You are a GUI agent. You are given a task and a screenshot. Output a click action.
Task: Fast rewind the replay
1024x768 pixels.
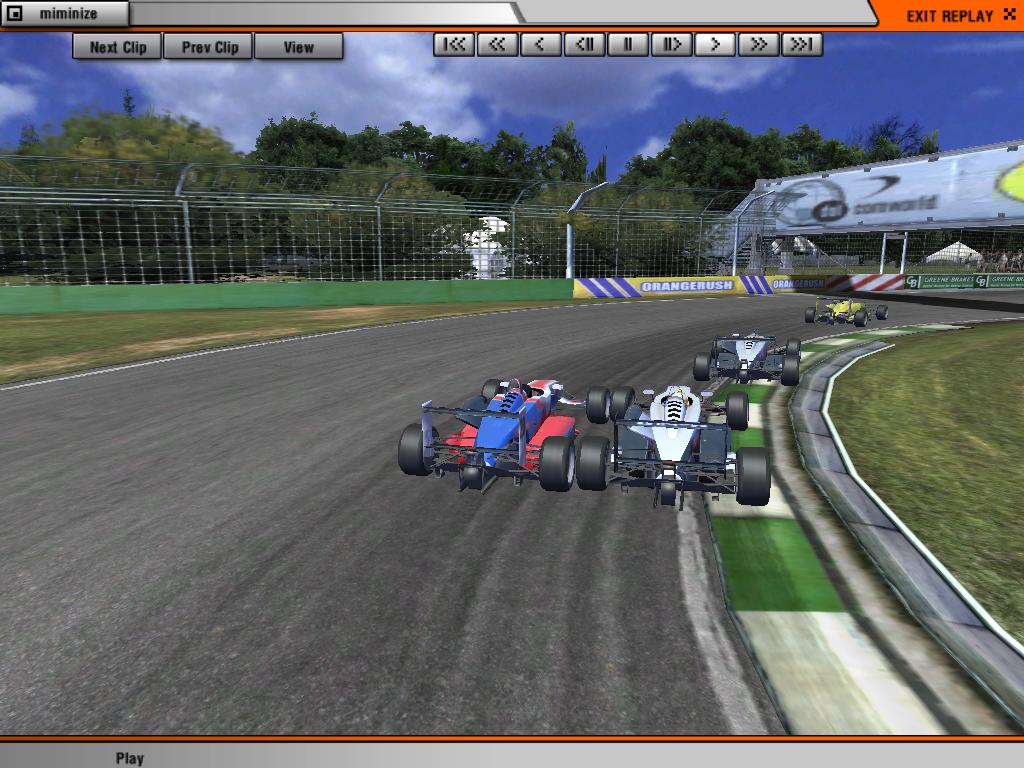[497, 44]
